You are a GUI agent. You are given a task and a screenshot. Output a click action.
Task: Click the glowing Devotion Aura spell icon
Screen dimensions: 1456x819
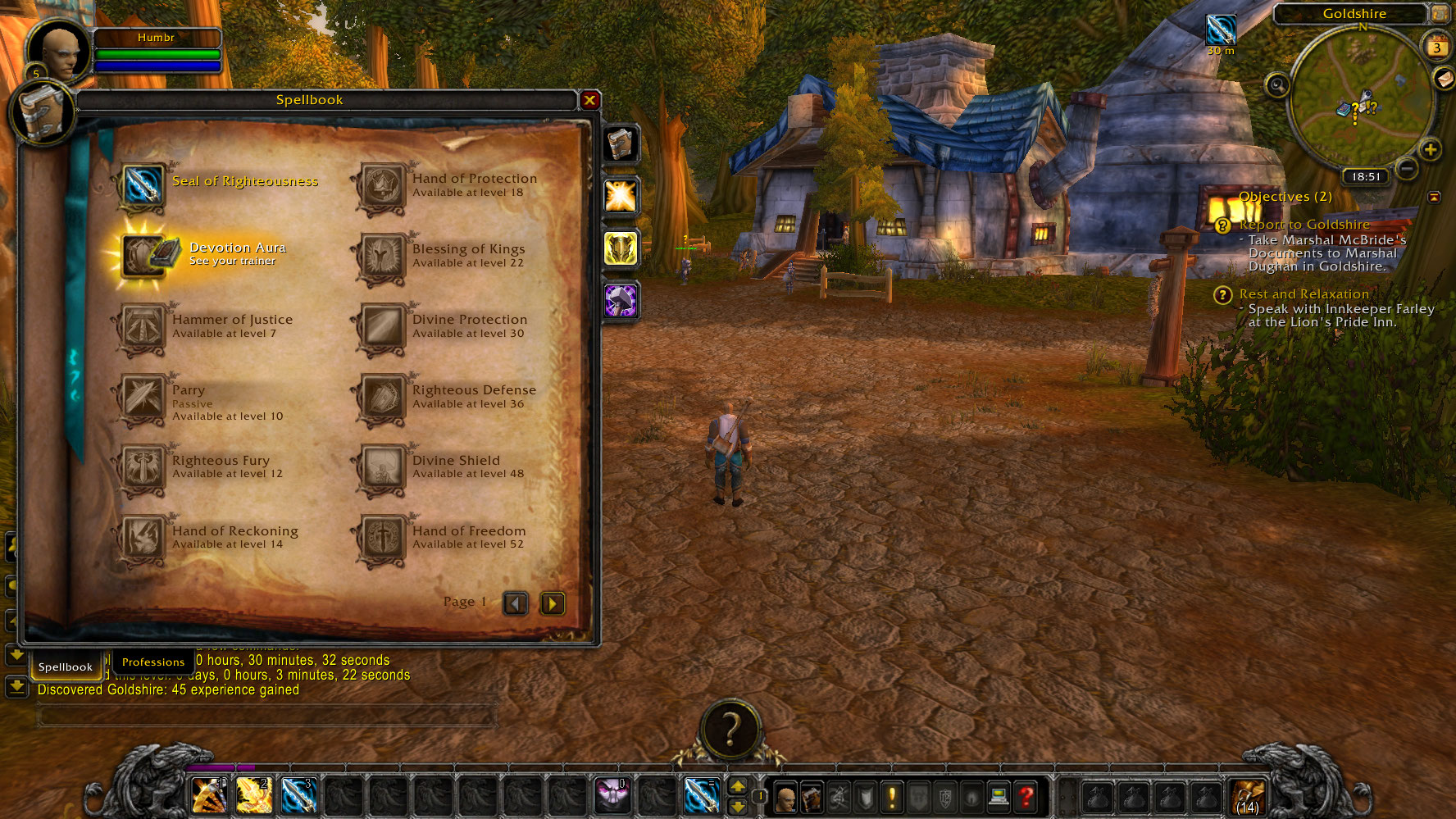(143, 255)
